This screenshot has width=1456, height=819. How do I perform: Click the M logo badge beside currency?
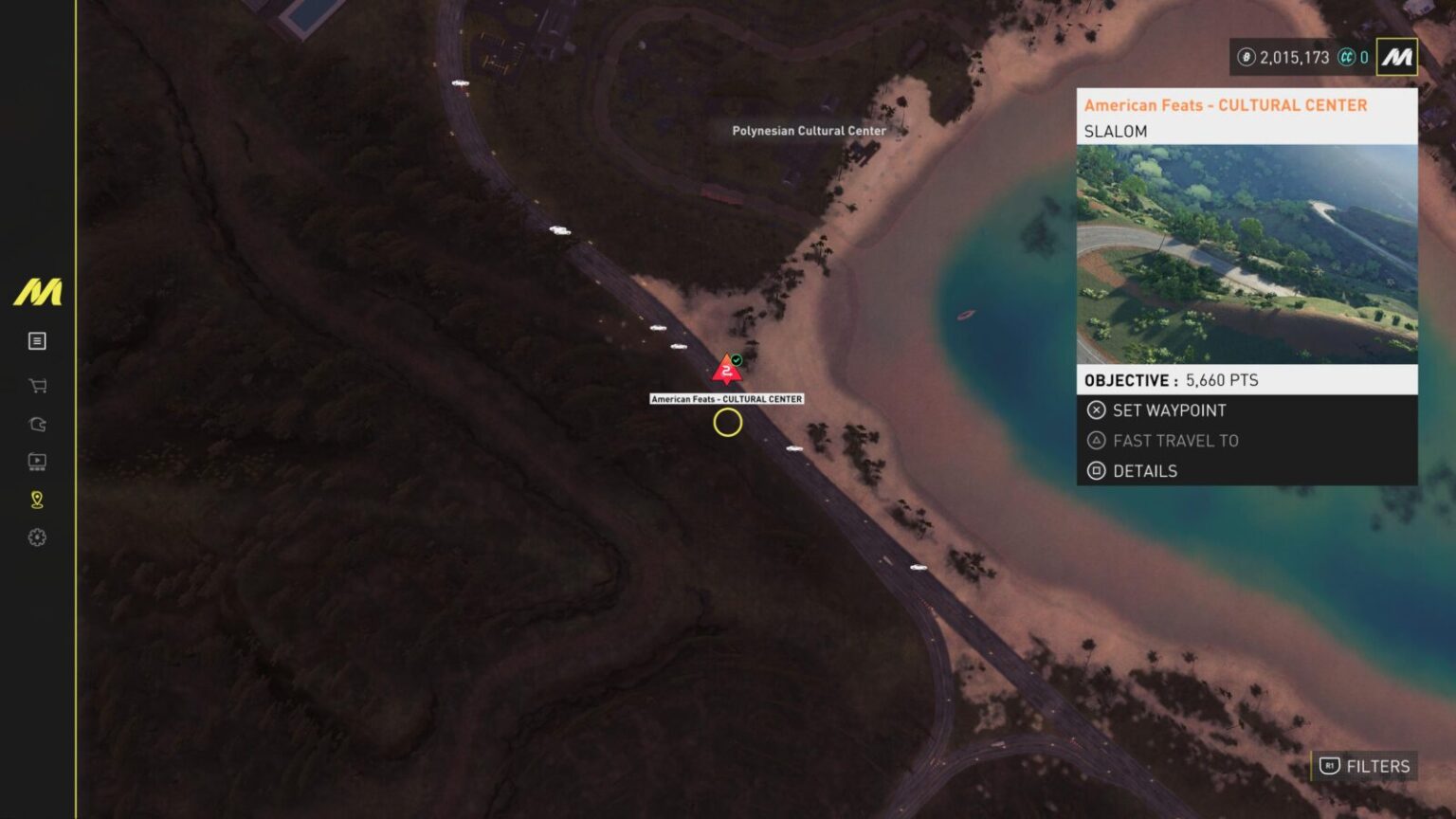click(x=1396, y=57)
